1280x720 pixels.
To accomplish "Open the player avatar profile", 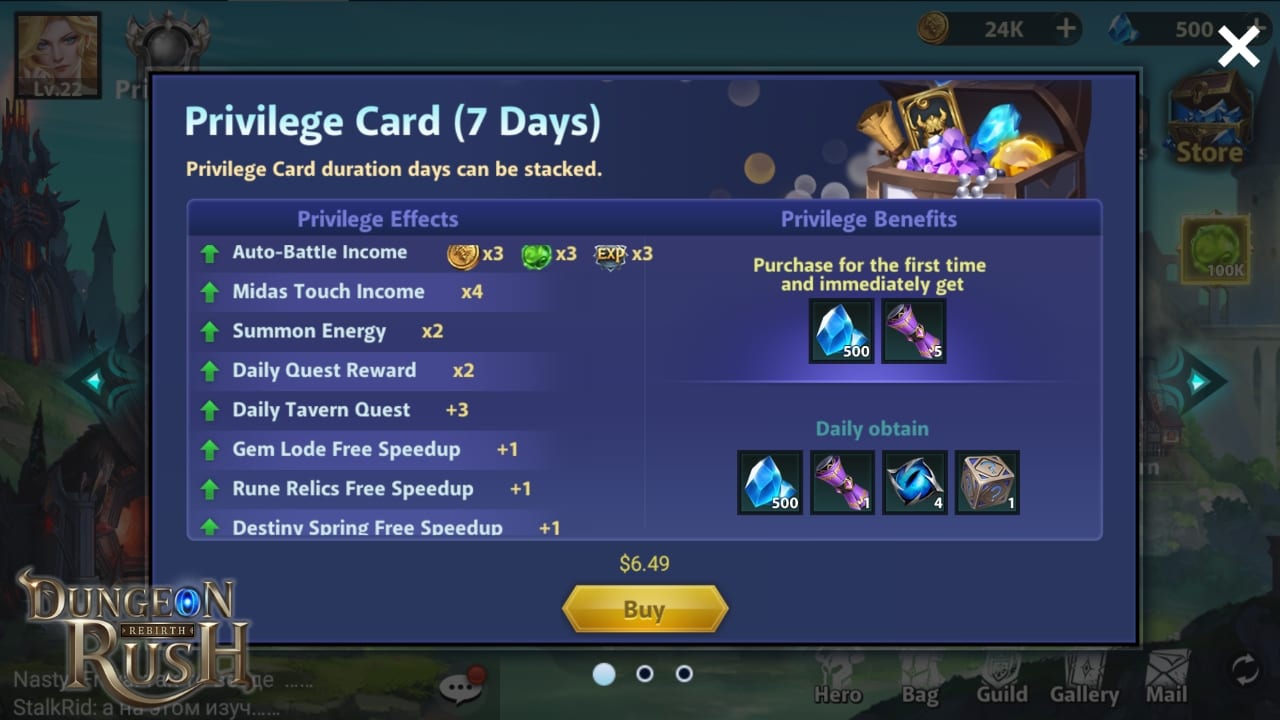I will click(58, 56).
